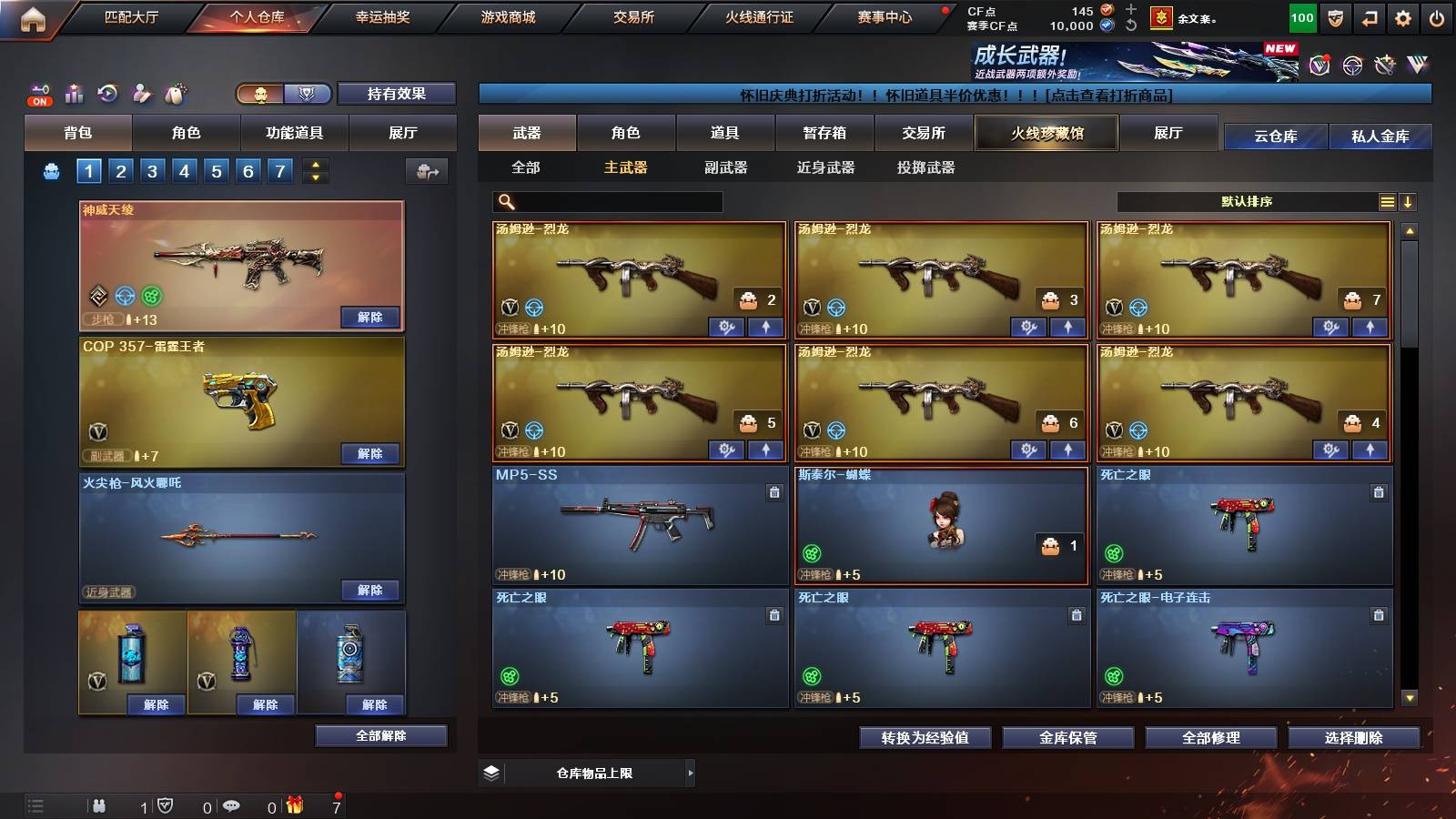Click the 全部解除 button
The width and height of the screenshot is (1456, 819).
coord(380,735)
